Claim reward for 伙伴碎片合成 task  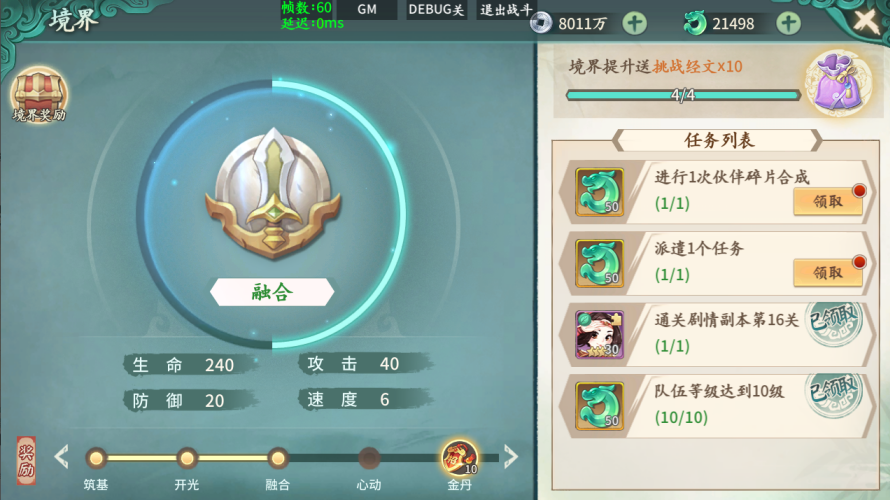(x=827, y=200)
